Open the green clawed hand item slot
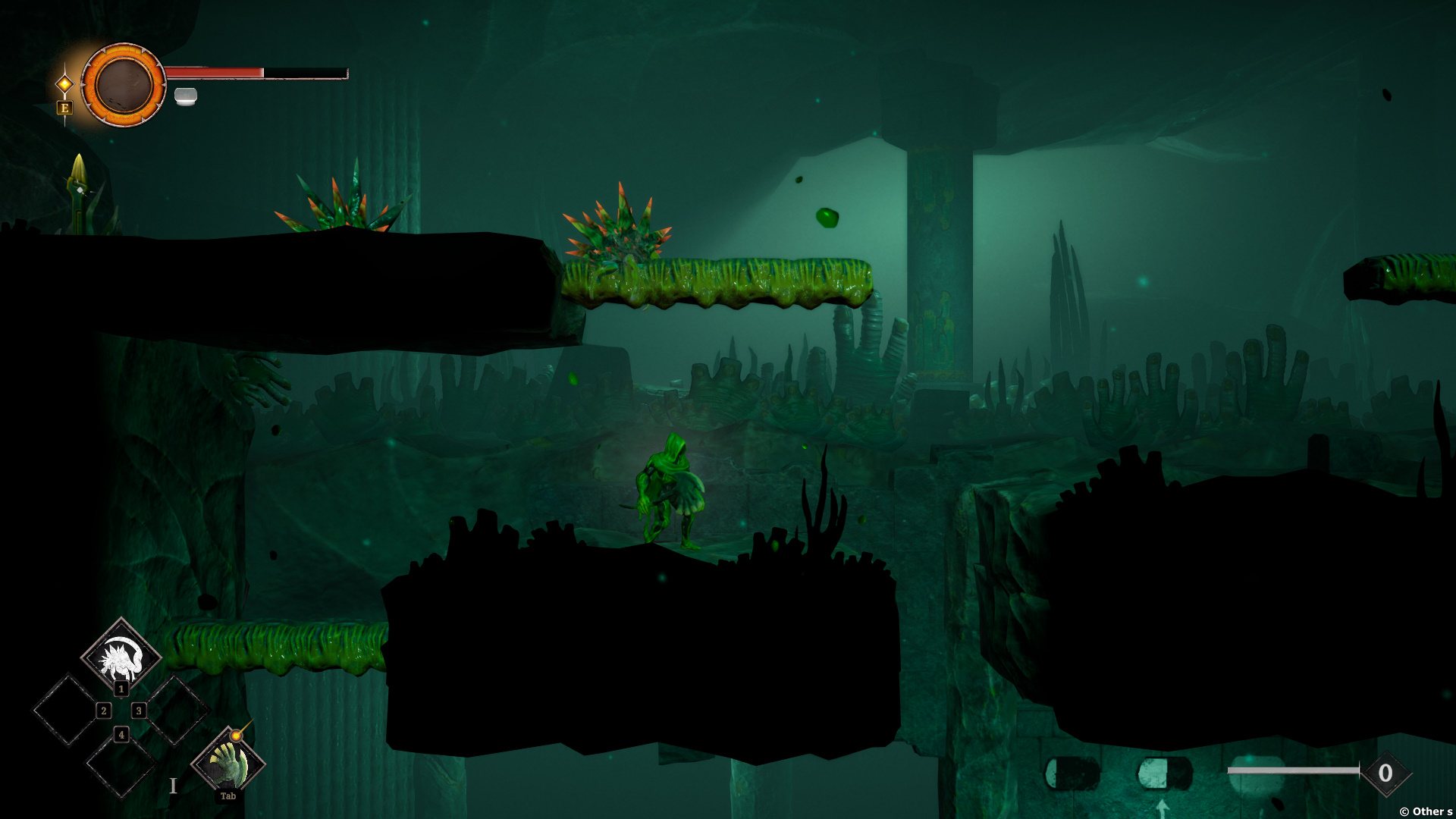The width and height of the screenshot is (1456, 819). click(227, 763)
